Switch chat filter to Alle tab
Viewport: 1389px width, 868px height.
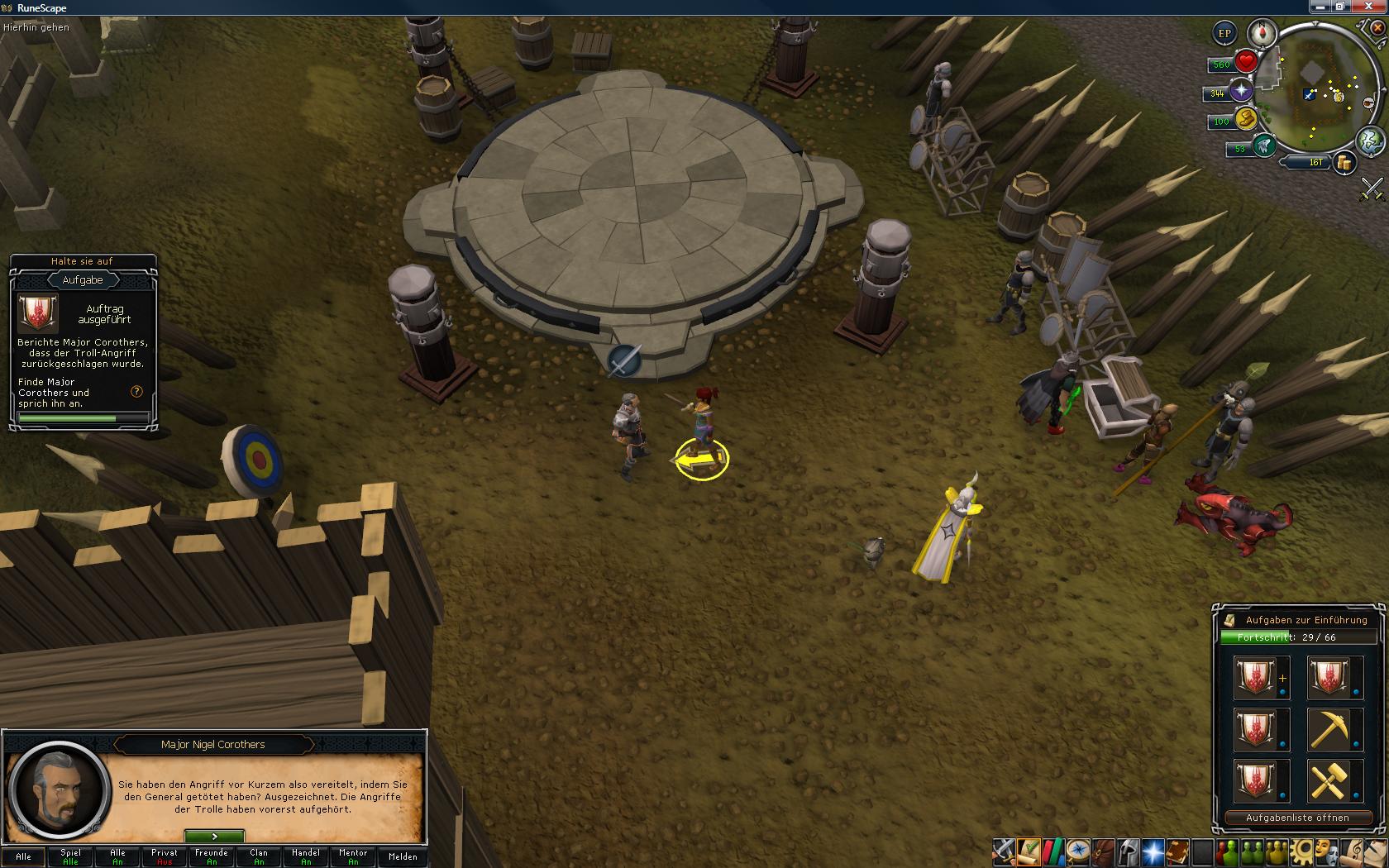coord(24,856)
